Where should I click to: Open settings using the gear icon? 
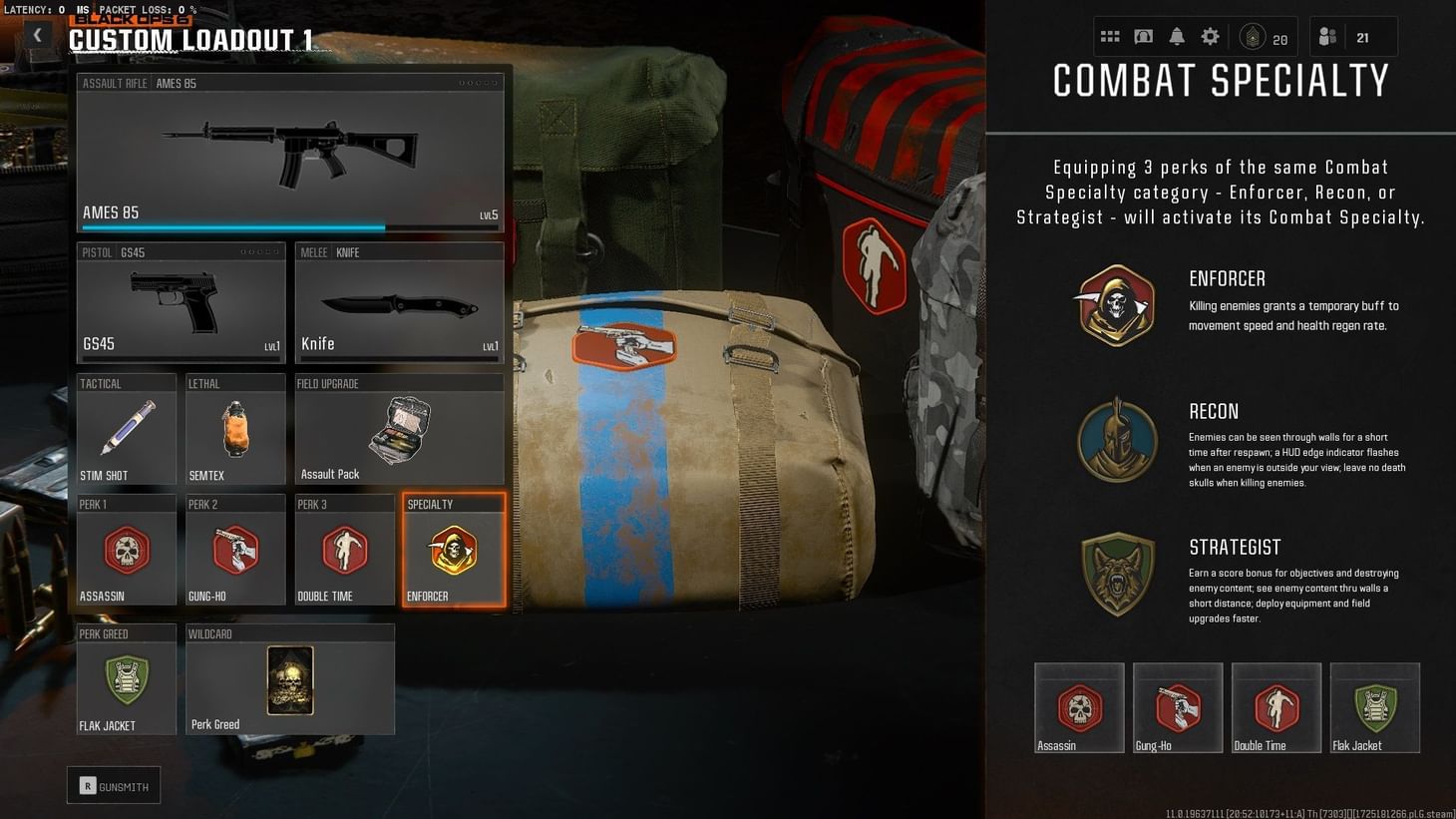click(x=1210, y=36)
